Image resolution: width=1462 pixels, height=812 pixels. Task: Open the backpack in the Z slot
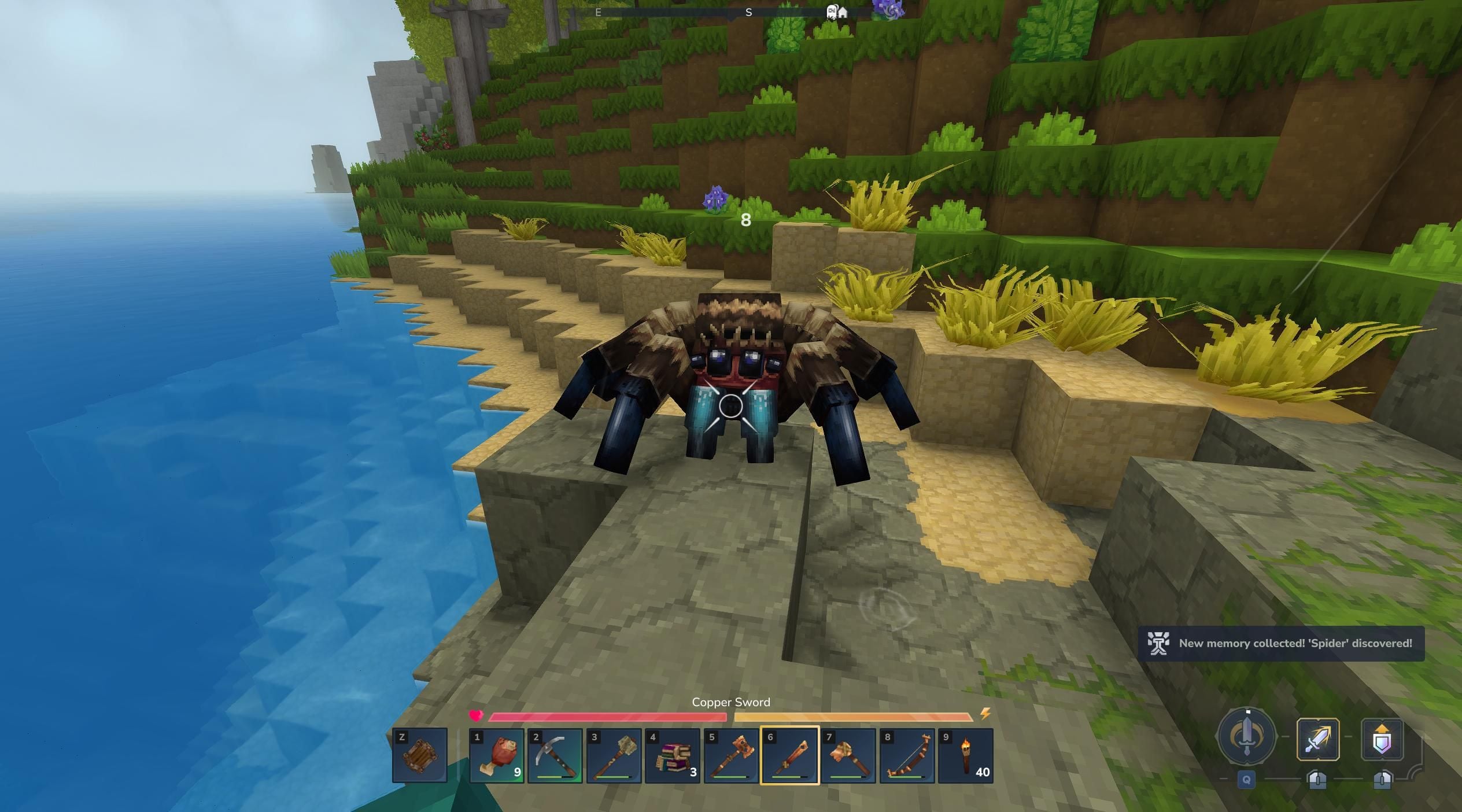tap(420, 756)
